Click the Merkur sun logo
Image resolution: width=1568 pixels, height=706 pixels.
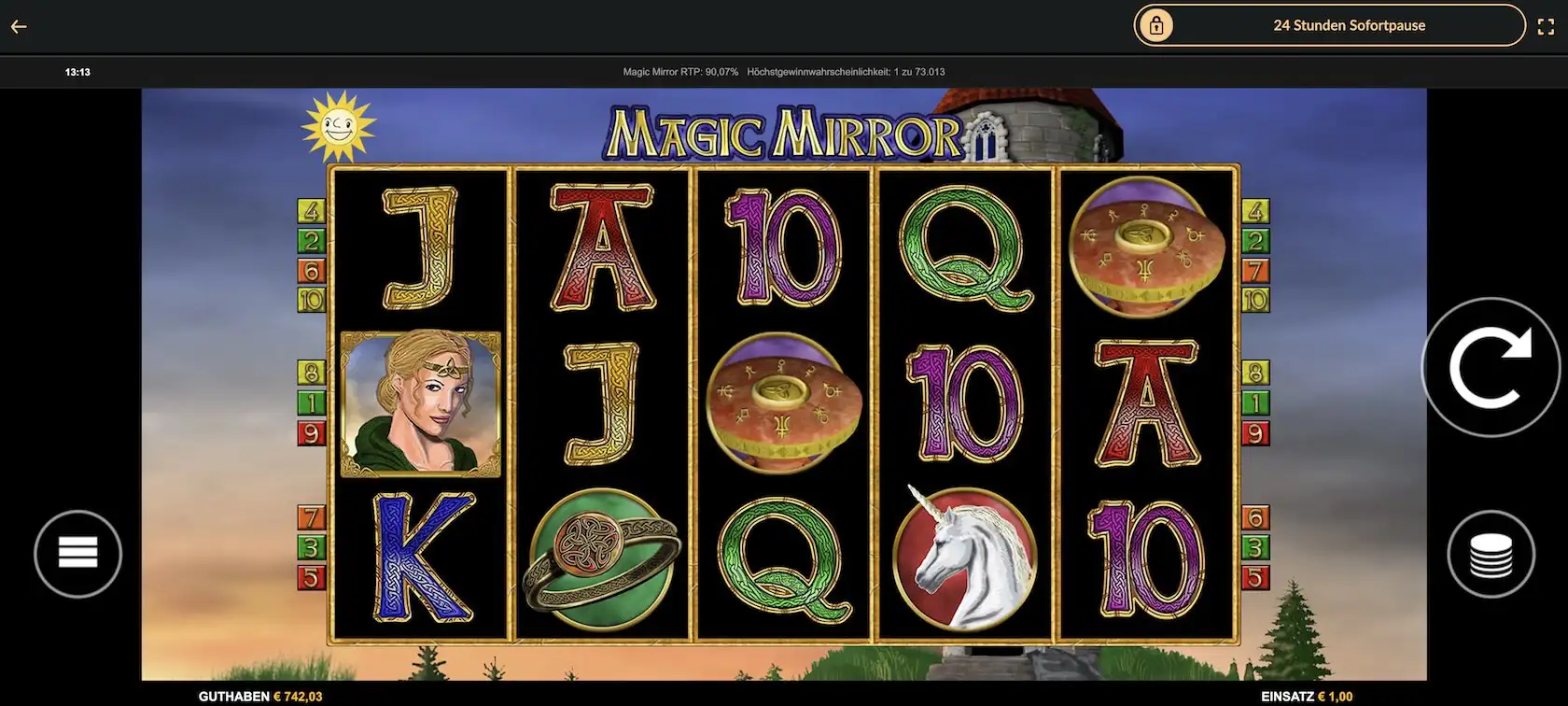(341, 124)
